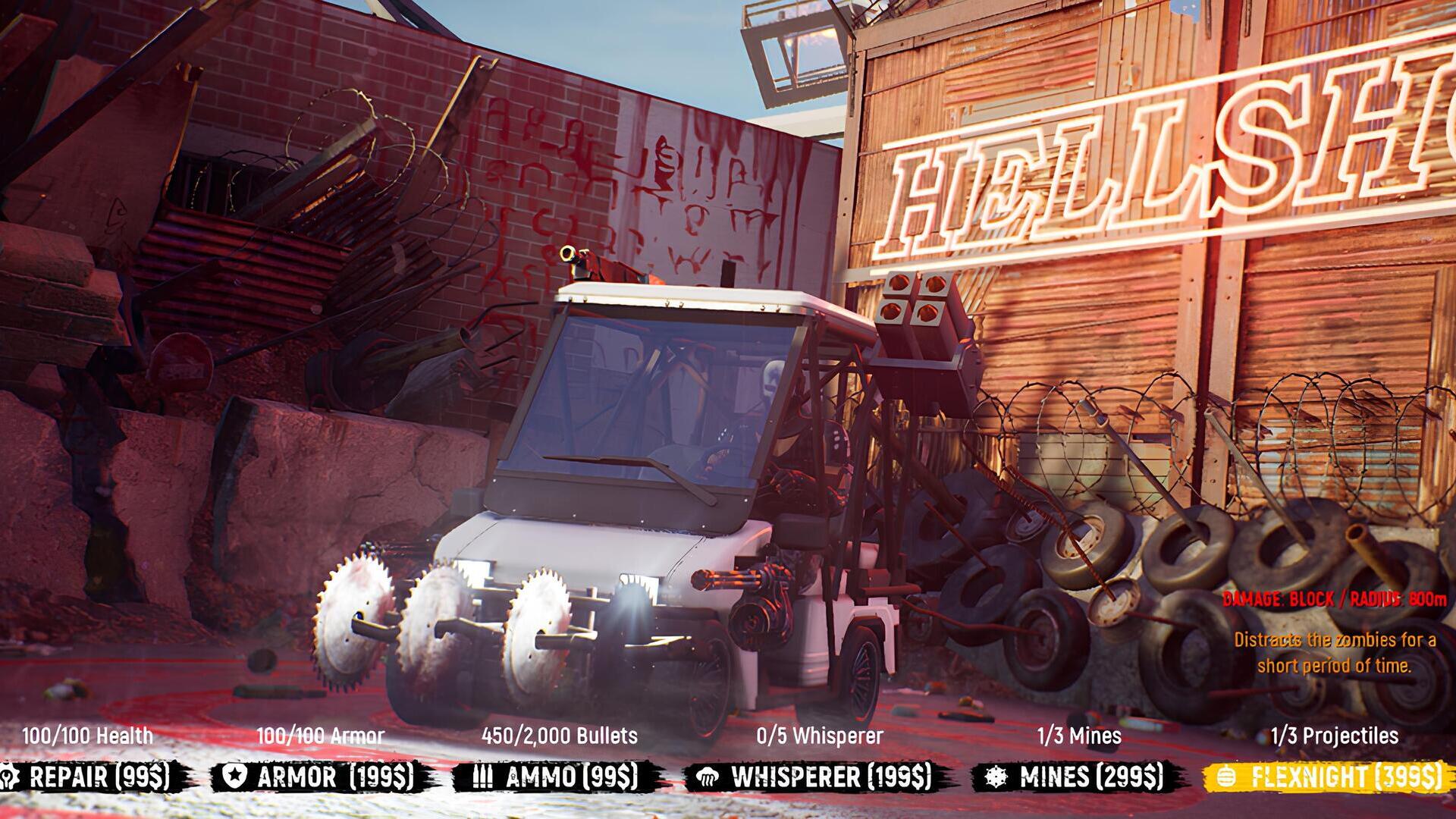Screen dimensions: 1456x819
Task: Click the 100/100 Health counter
Action: point(89,734)
